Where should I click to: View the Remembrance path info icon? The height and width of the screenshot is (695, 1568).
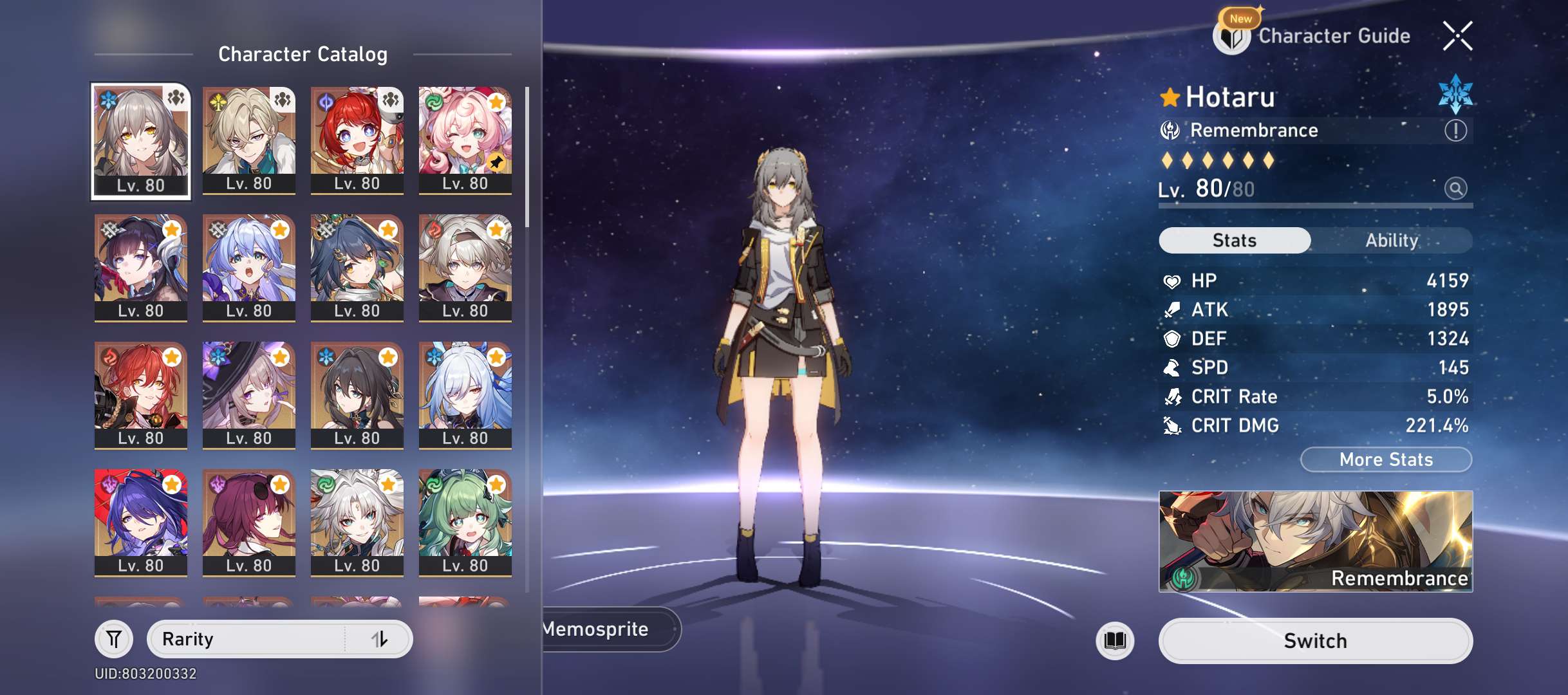(1455, 131)
